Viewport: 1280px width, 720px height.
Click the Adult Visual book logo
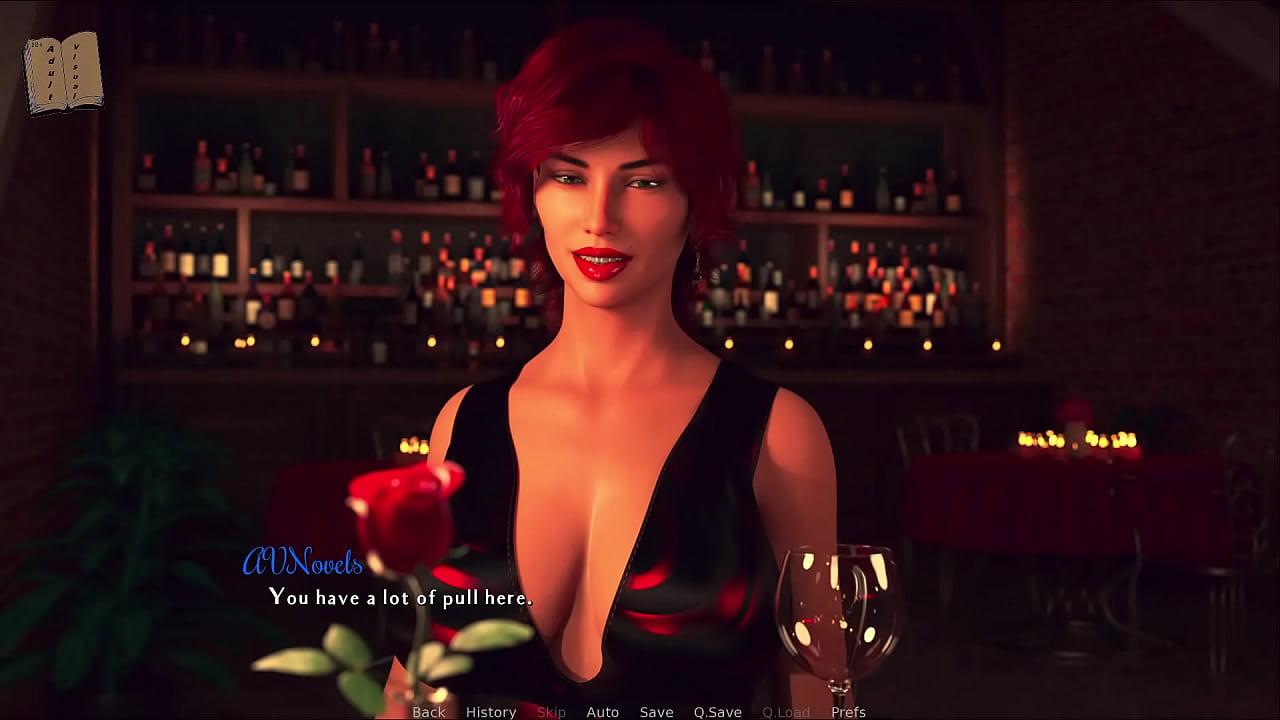point(63,72)
